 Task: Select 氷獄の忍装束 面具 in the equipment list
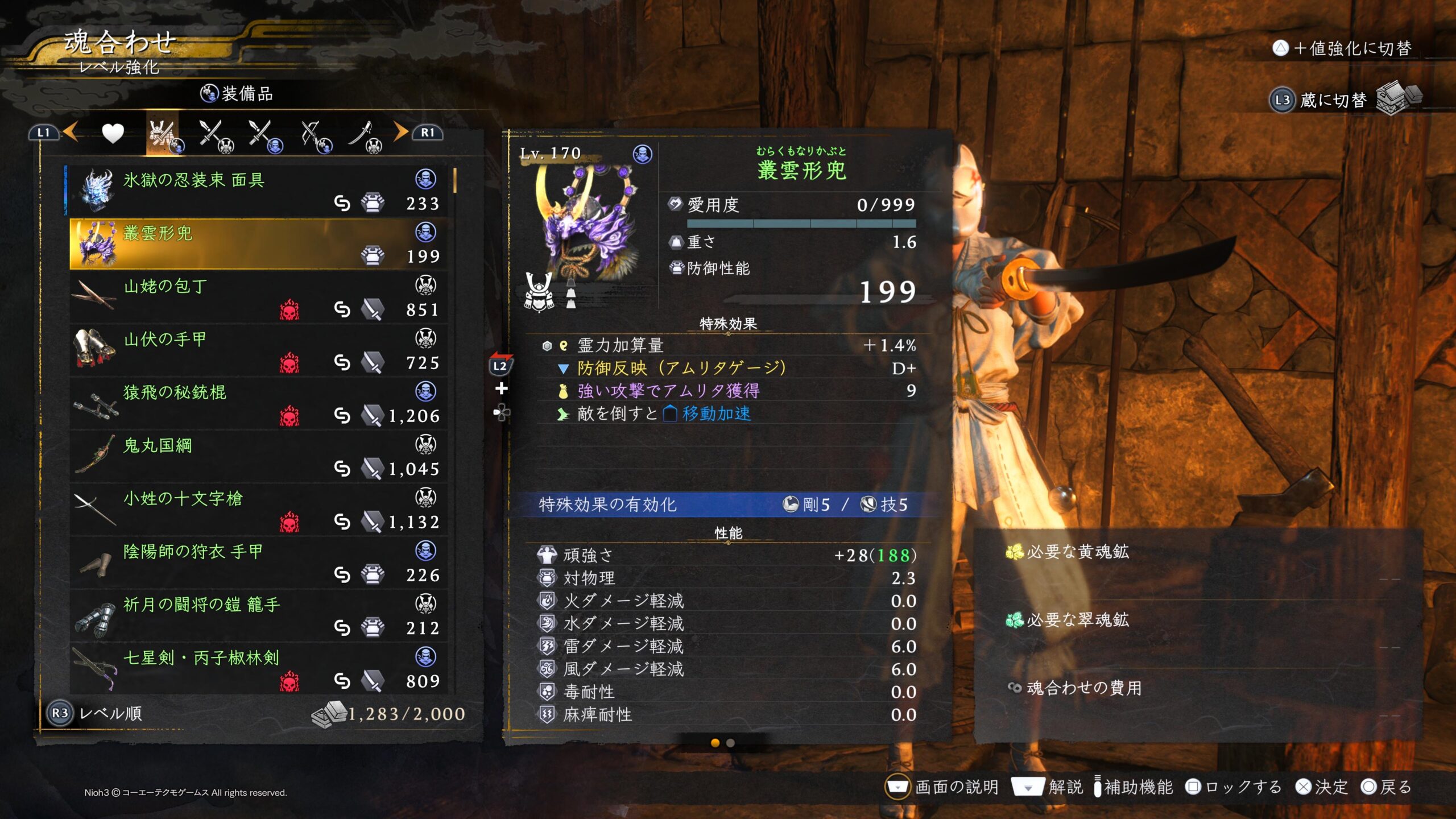coord(257,191)
